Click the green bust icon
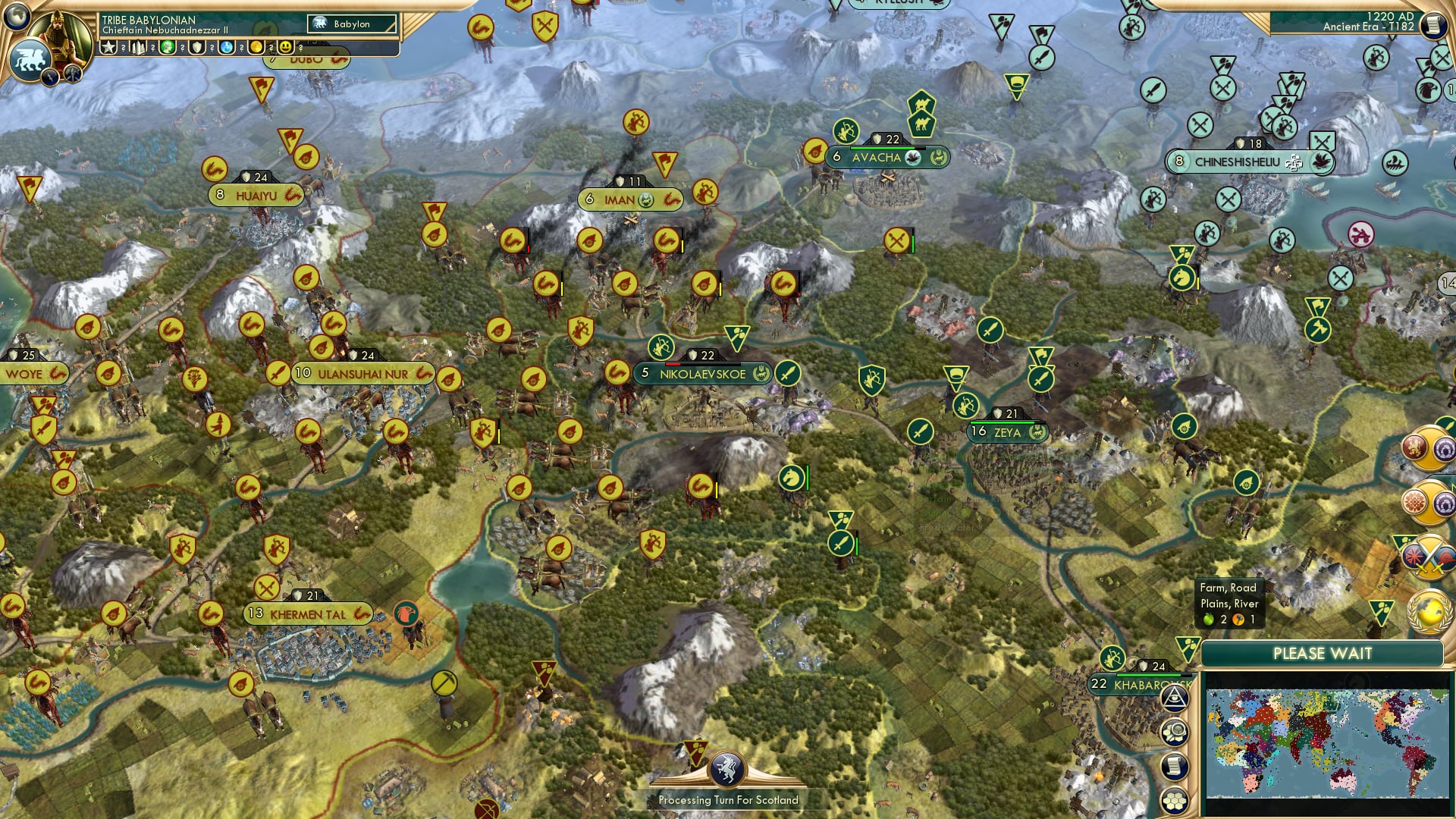The width and height of the screenshot is (1456, 819). pos(168,48)
